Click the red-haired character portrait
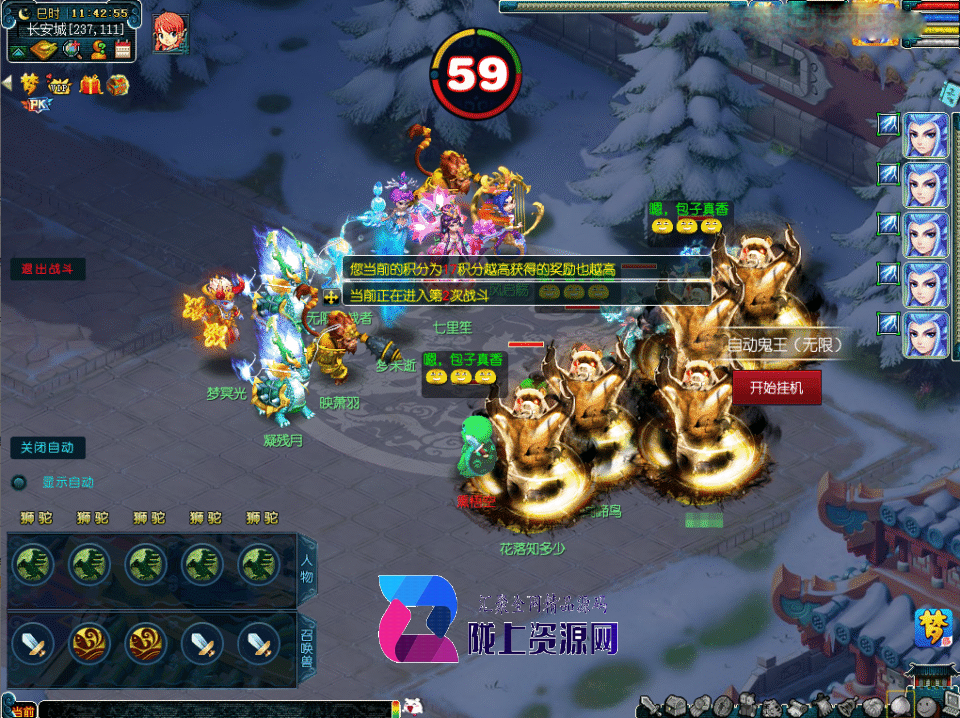This screenshot has width=960, height=718. point(170,33)
